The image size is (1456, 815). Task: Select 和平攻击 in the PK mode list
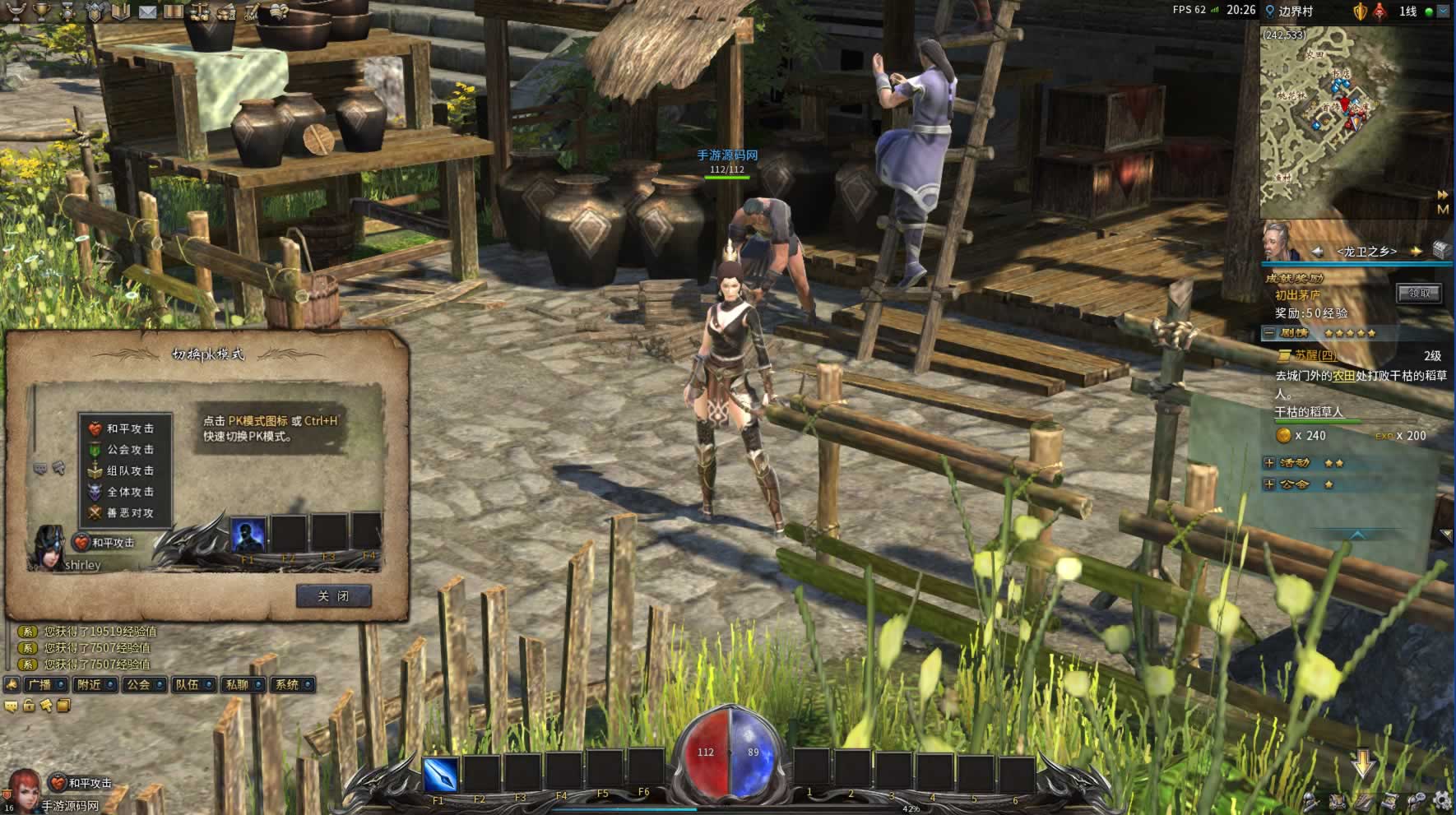tap(128, 428)
